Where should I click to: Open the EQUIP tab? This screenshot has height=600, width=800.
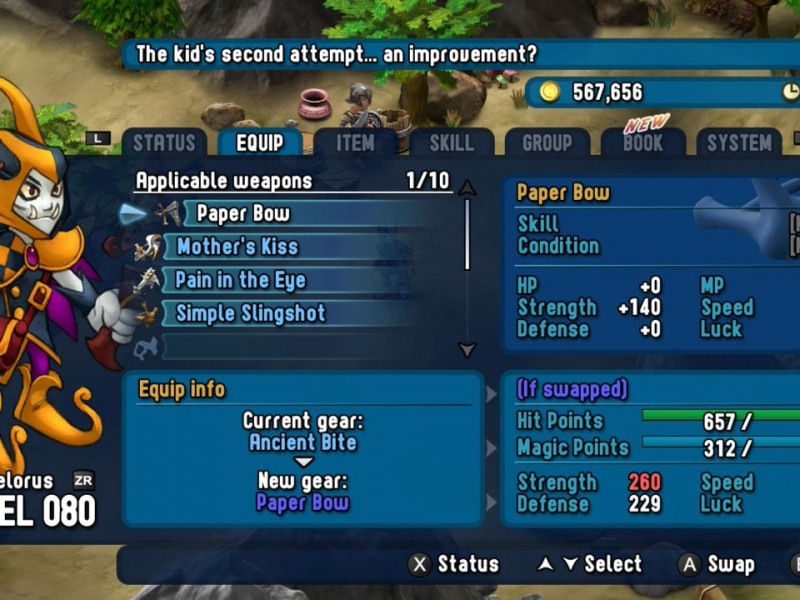[259, 143]
